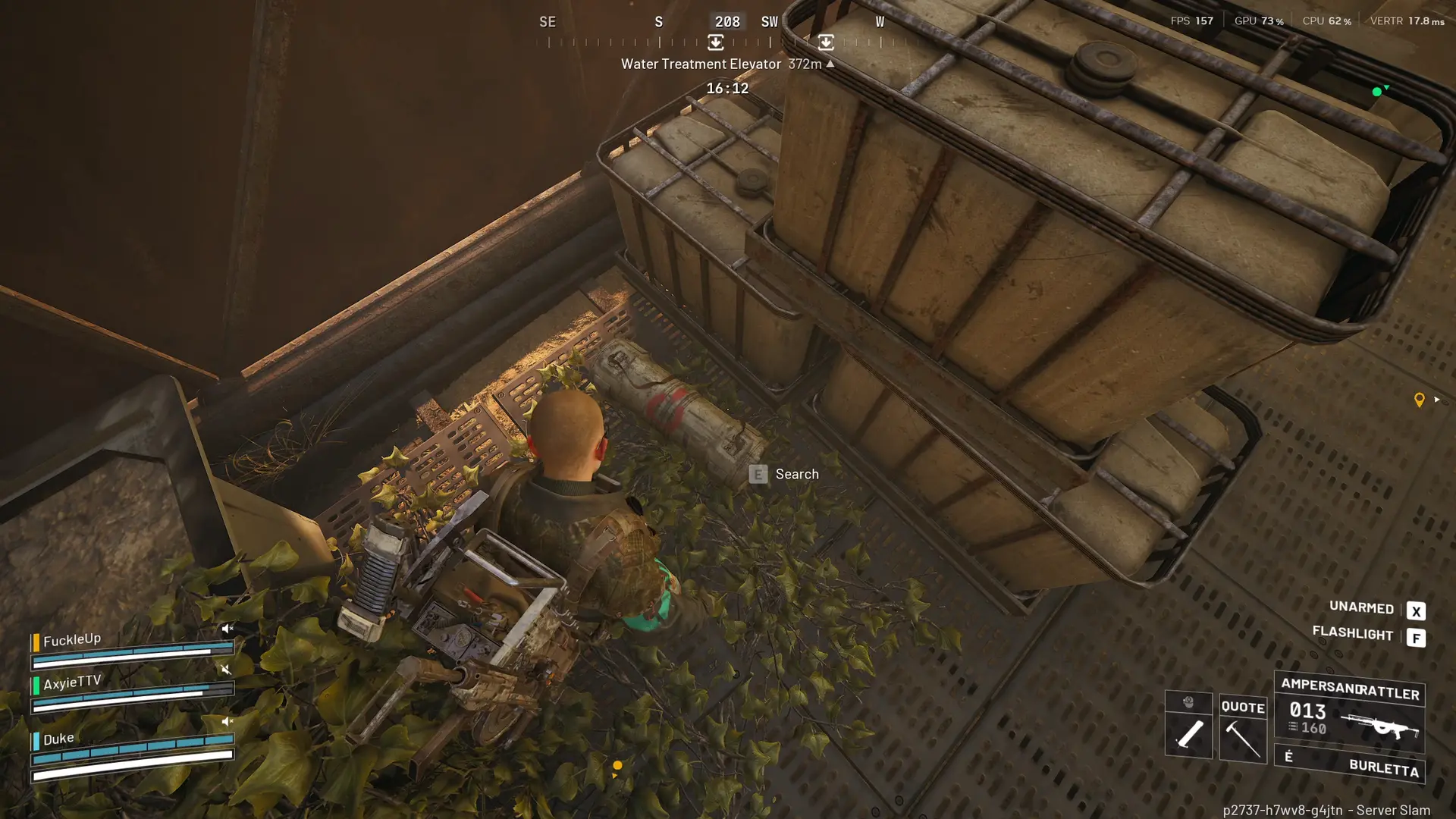The height and width of the screenshot is (819, 1456).
Task: Click the yellow map pin waypoint indicator
Action: point(1419,400)
